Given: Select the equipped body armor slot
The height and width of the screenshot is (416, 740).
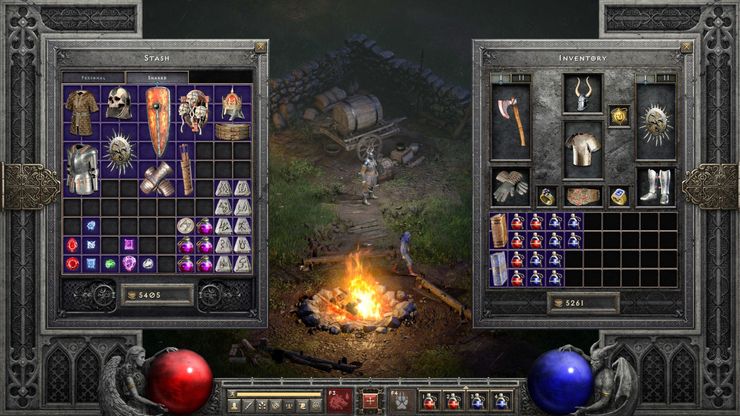Looking at the screenshot, I should (x=582, y=149).
